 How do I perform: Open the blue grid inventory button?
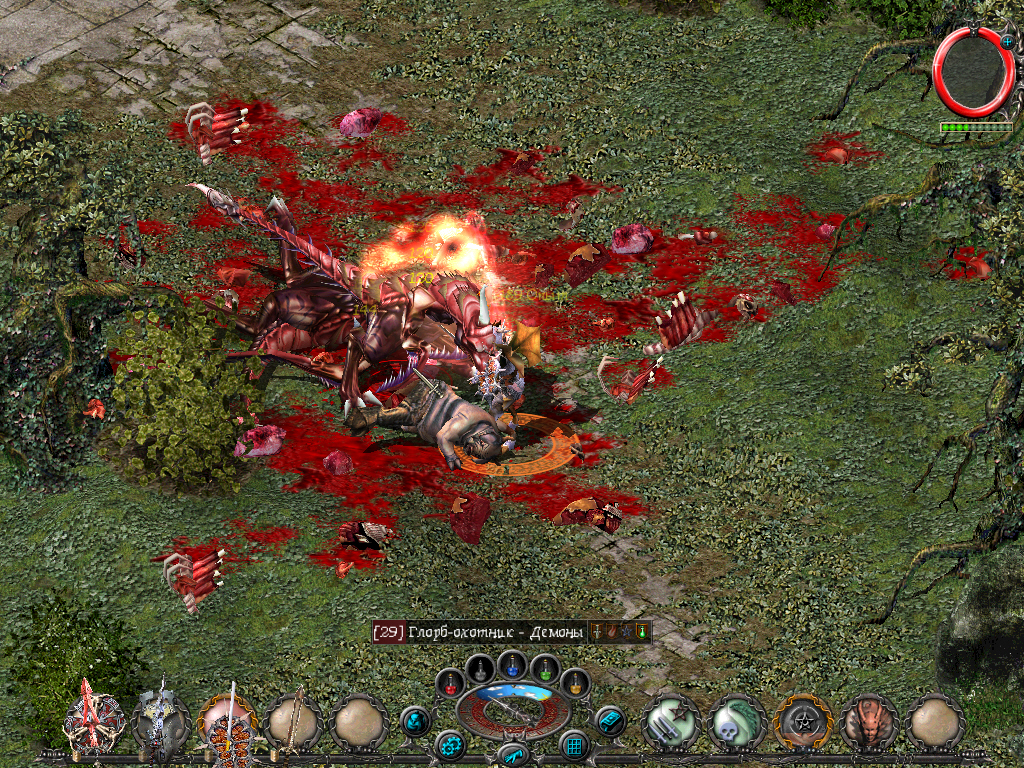click(x=574, y=745)
